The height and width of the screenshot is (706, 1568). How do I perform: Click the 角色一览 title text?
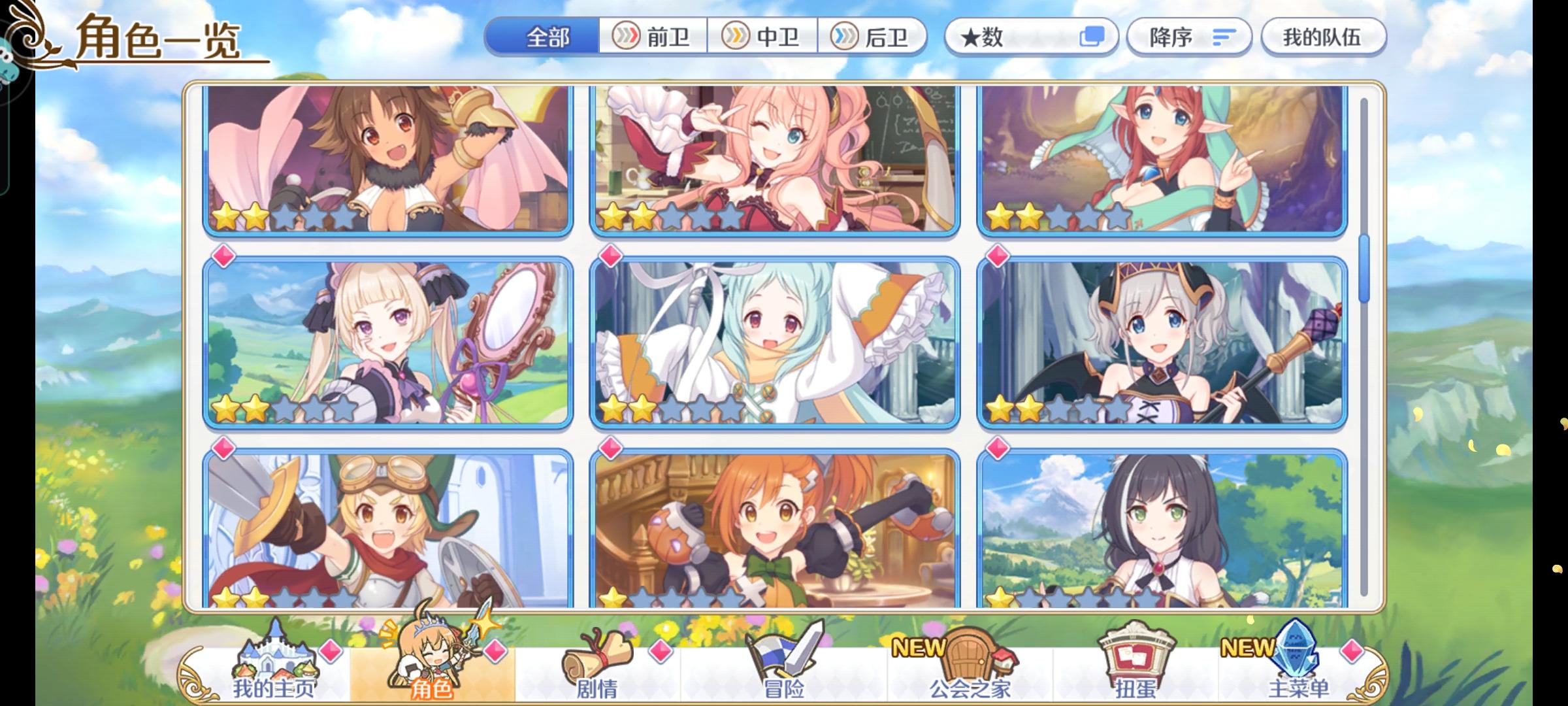[x=157, y=39]
